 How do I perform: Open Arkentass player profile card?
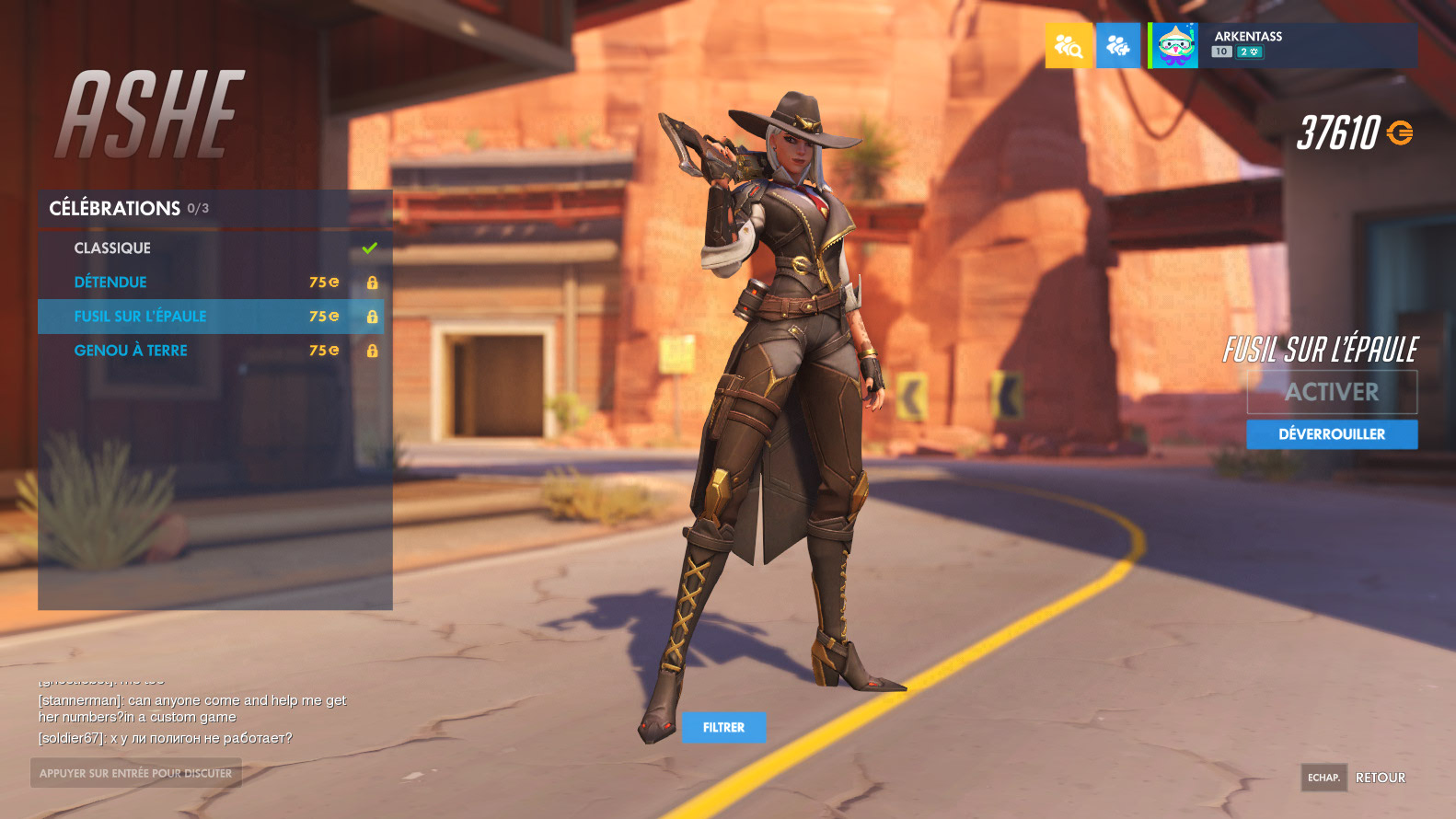click(x=1282, y=46)
